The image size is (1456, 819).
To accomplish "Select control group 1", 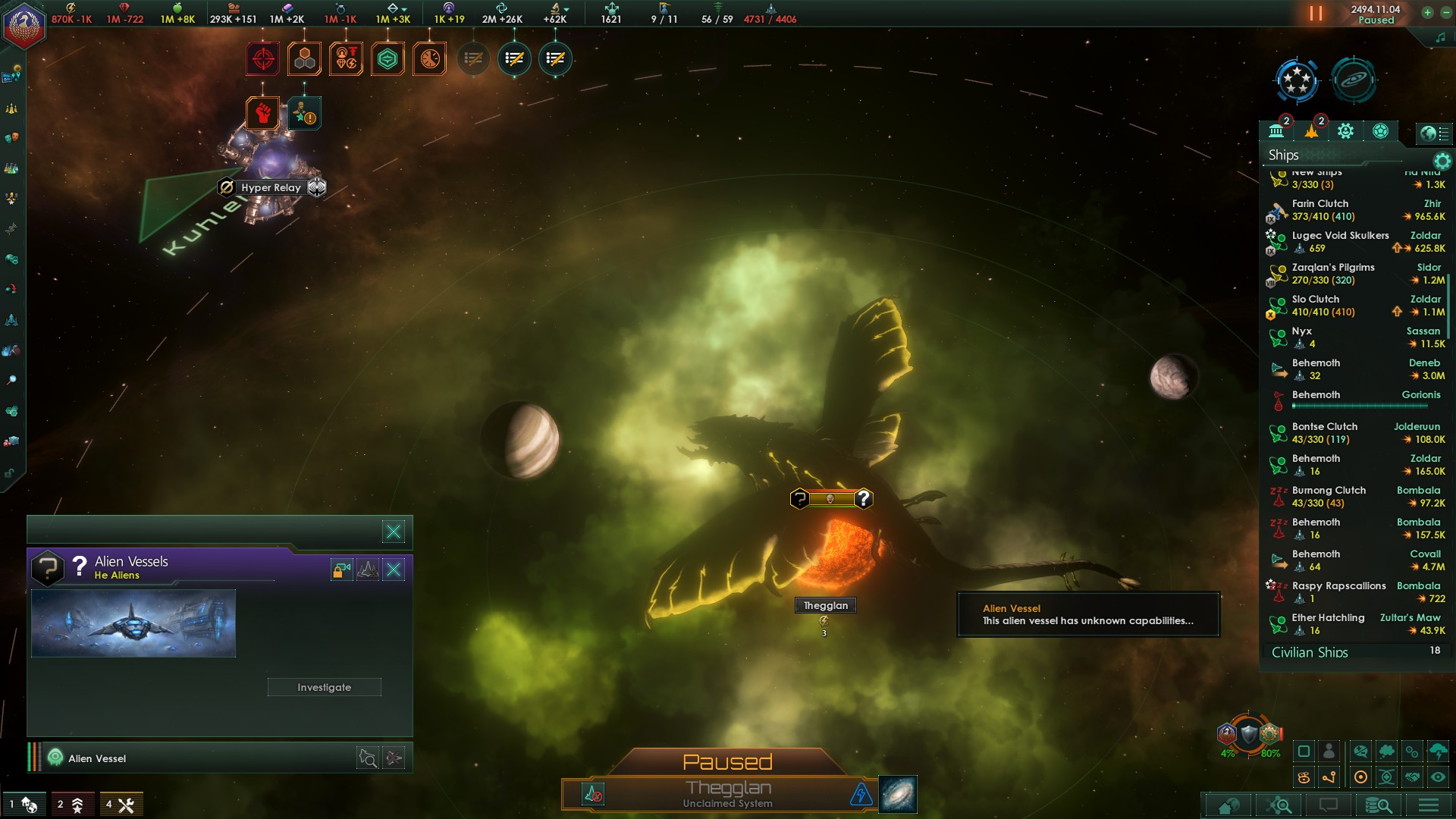I will point(22,805).
